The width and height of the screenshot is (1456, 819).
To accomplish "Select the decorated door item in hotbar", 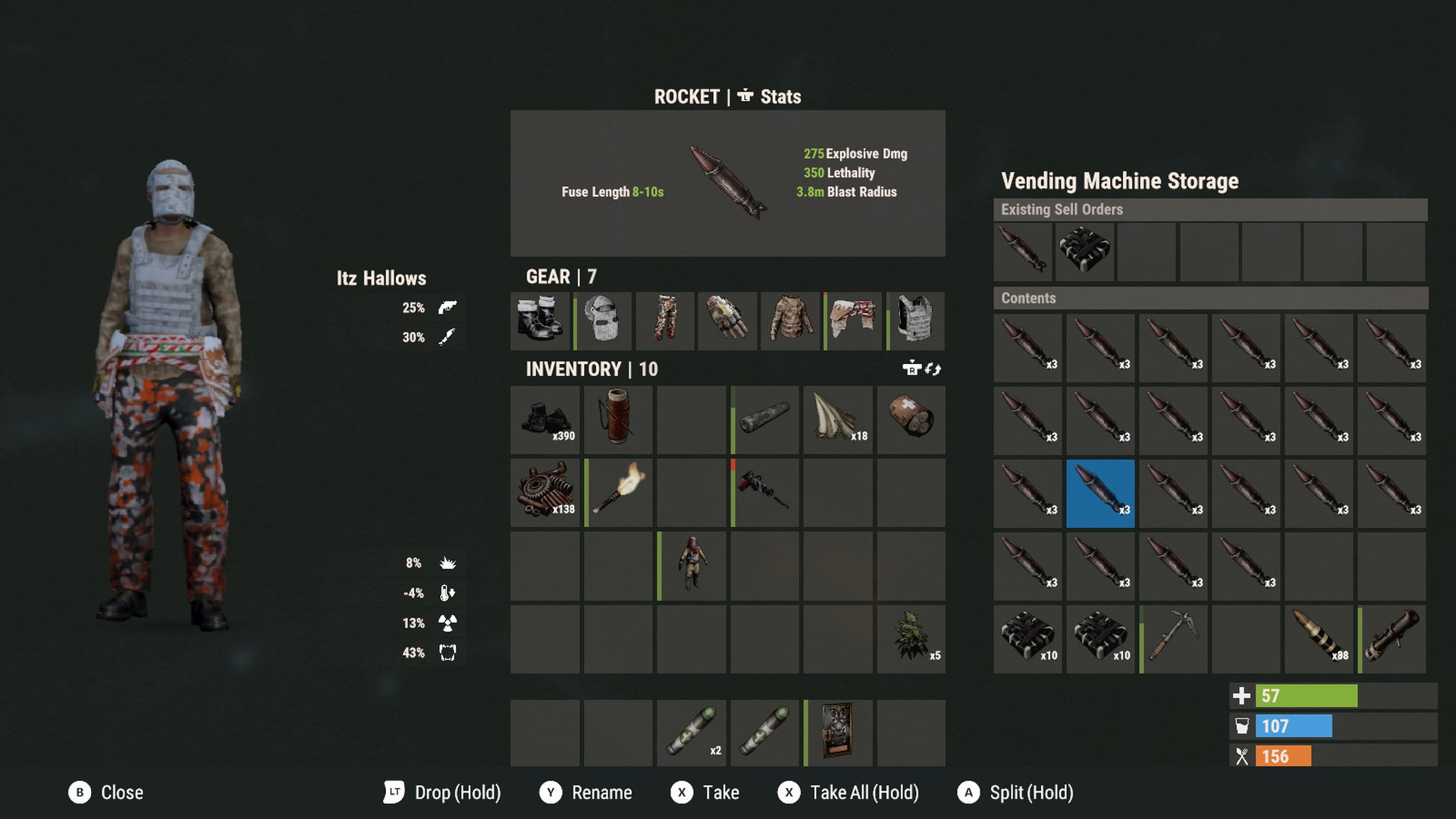I will click(837, 733).
